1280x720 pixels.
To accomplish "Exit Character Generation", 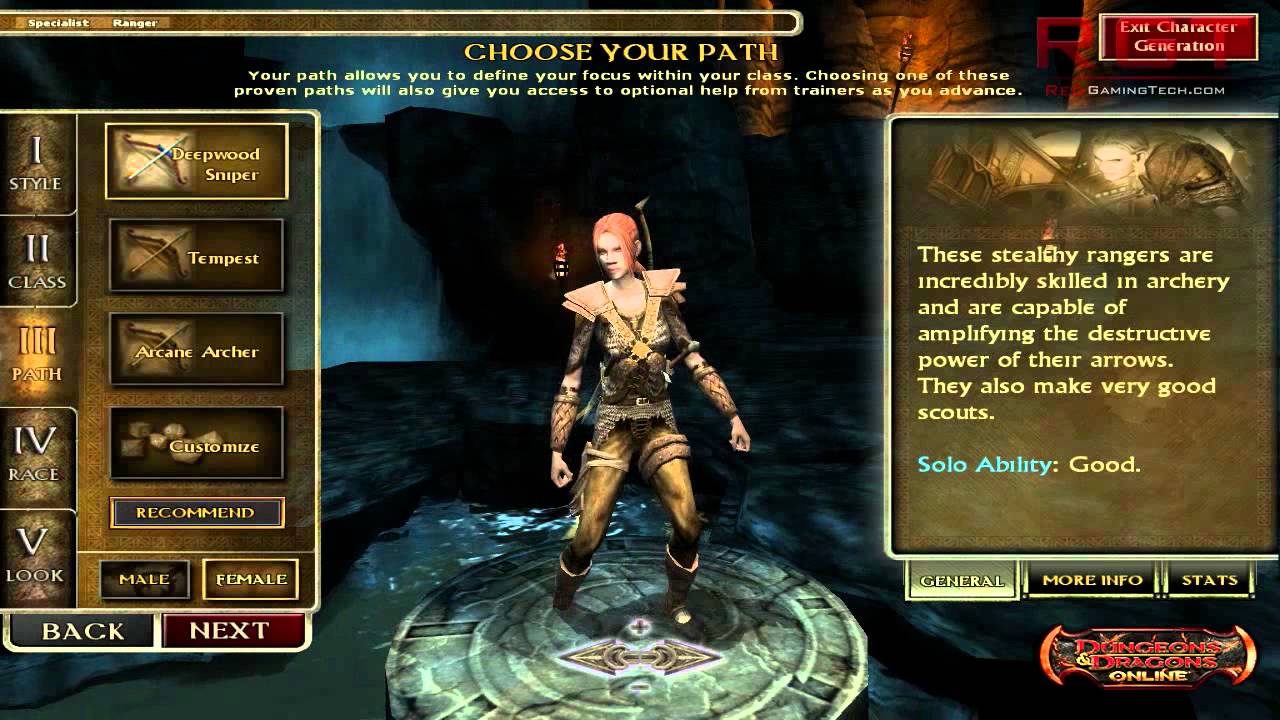I will point(1180,37).
